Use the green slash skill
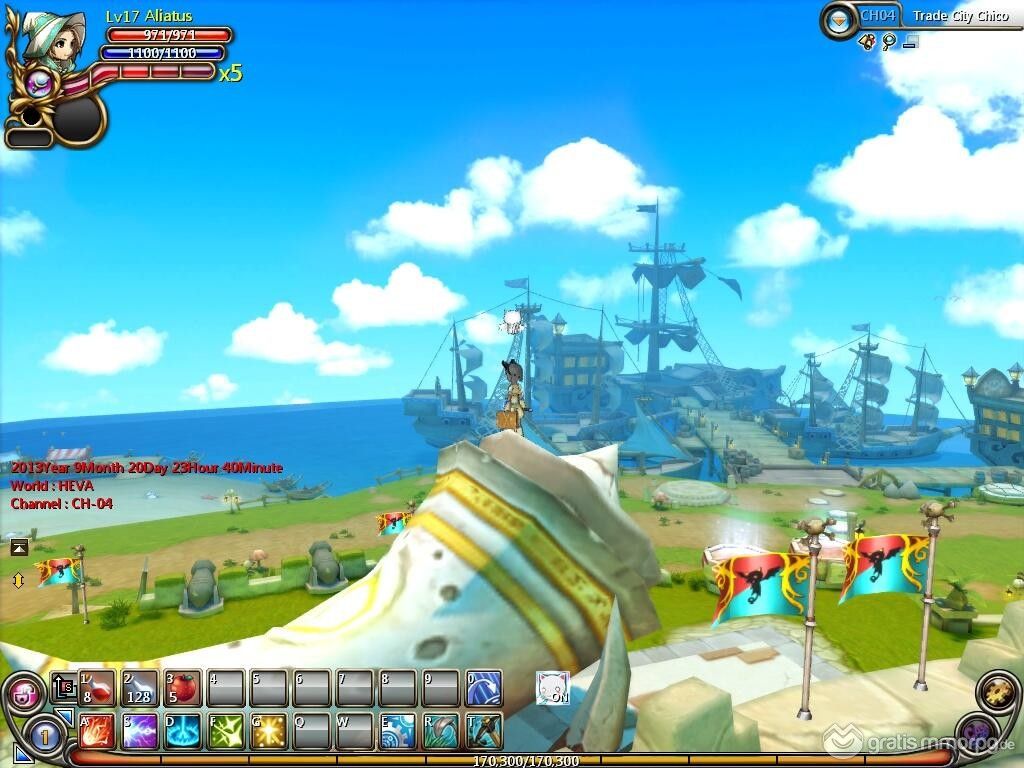1024x768 pixels. (226, 731)
